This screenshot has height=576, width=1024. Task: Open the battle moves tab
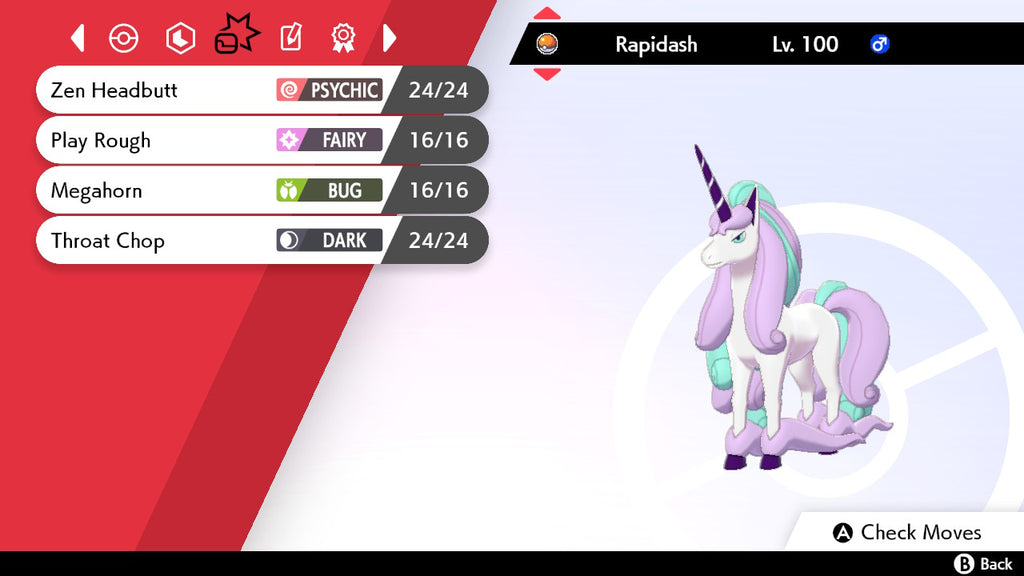click(236, 38)
